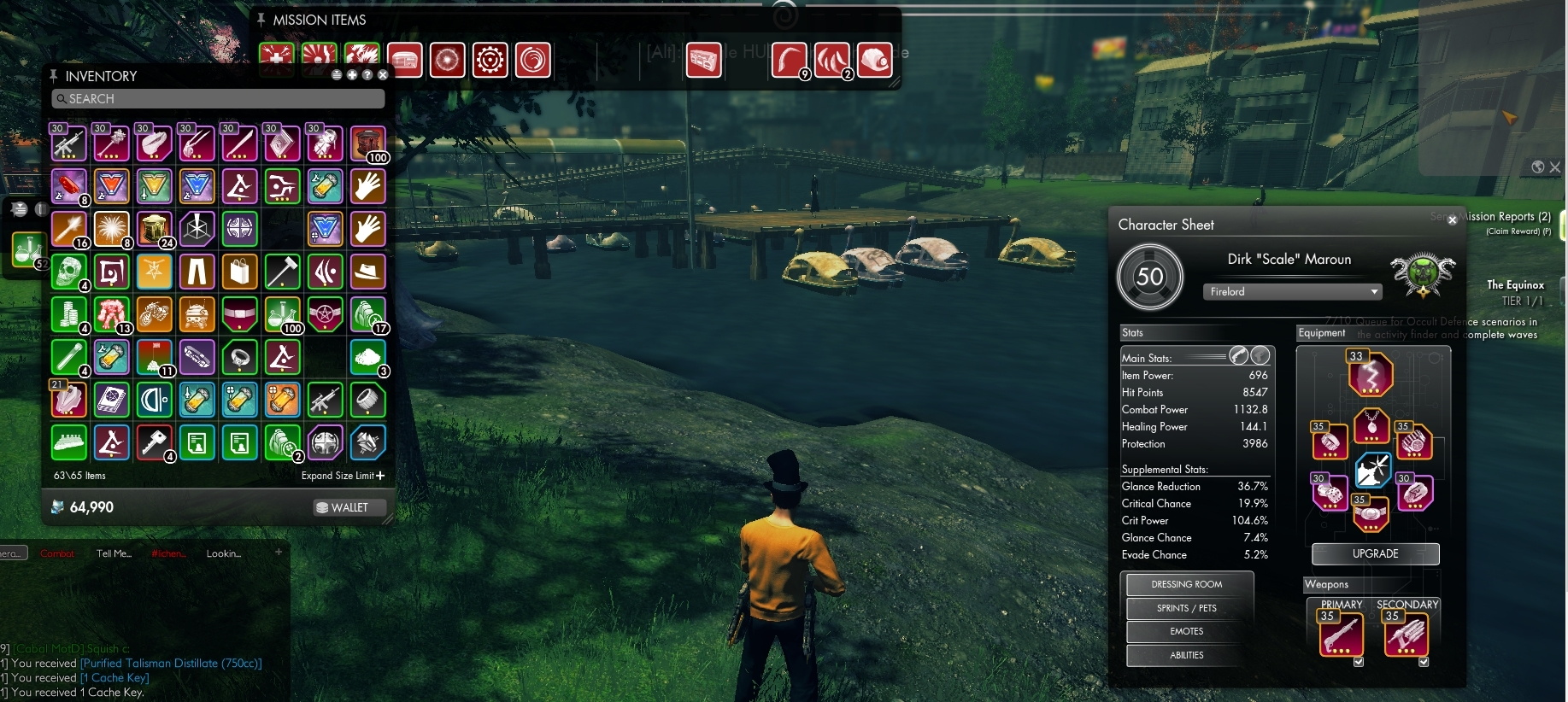This screenshot has height=702, width=1568.
Task: Open the Abilities panel
Action: coord(1186,655)
